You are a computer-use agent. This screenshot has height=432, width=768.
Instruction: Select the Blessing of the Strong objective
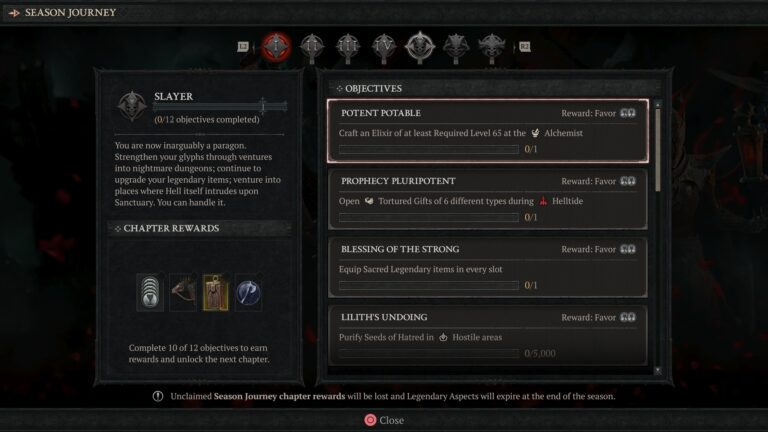pyautogui.click(x=487, y=267)
